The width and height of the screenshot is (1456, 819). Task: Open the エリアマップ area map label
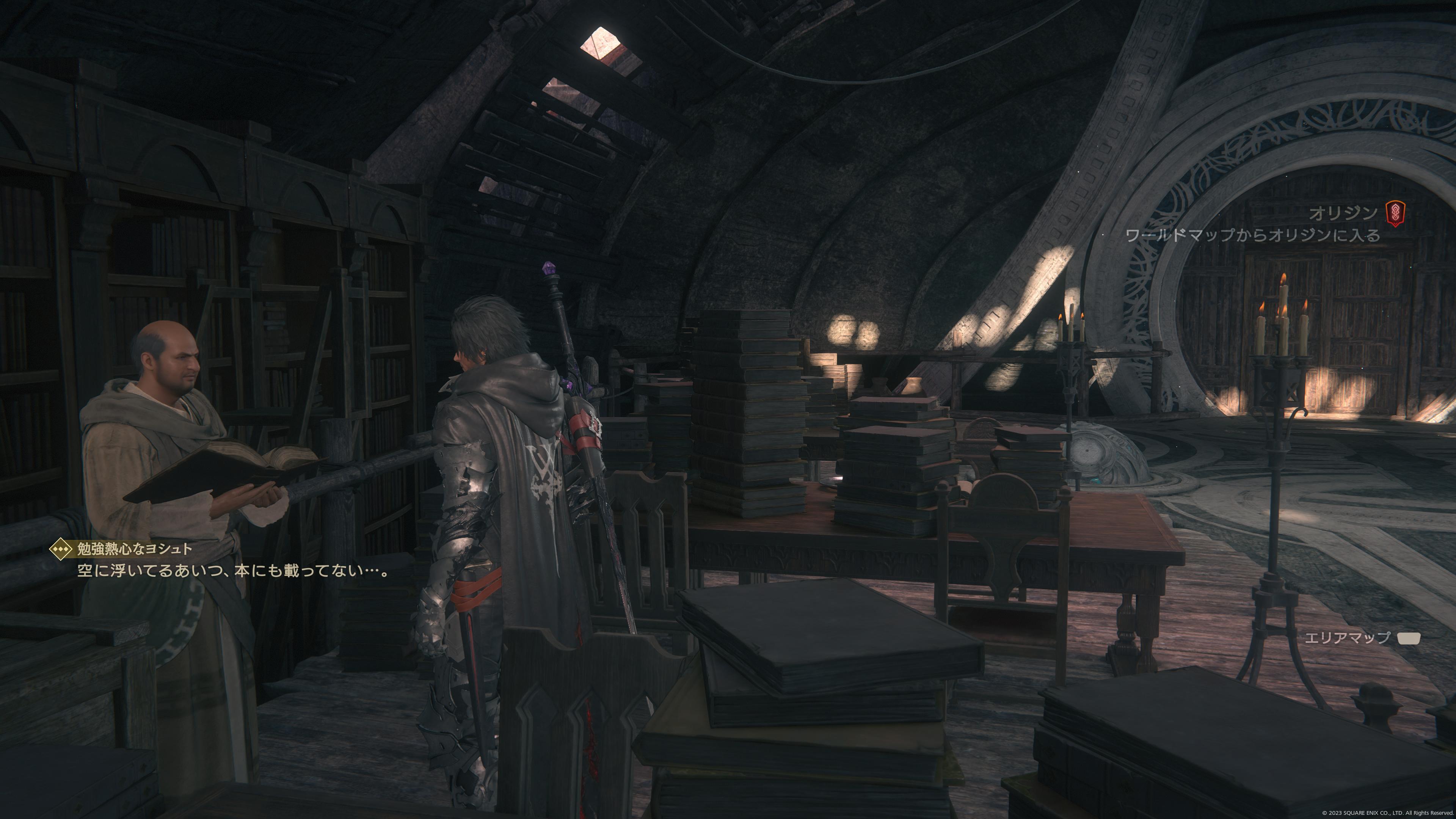click(1346, 637)
